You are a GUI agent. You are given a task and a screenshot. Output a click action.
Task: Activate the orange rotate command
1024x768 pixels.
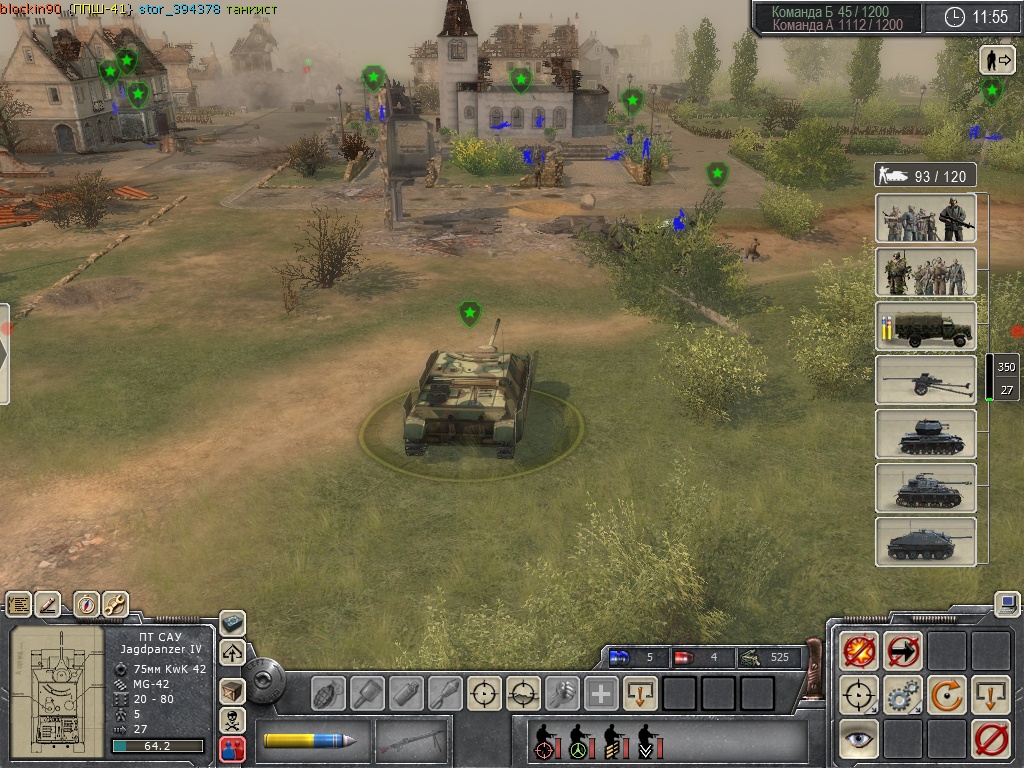tap(947, 694)
